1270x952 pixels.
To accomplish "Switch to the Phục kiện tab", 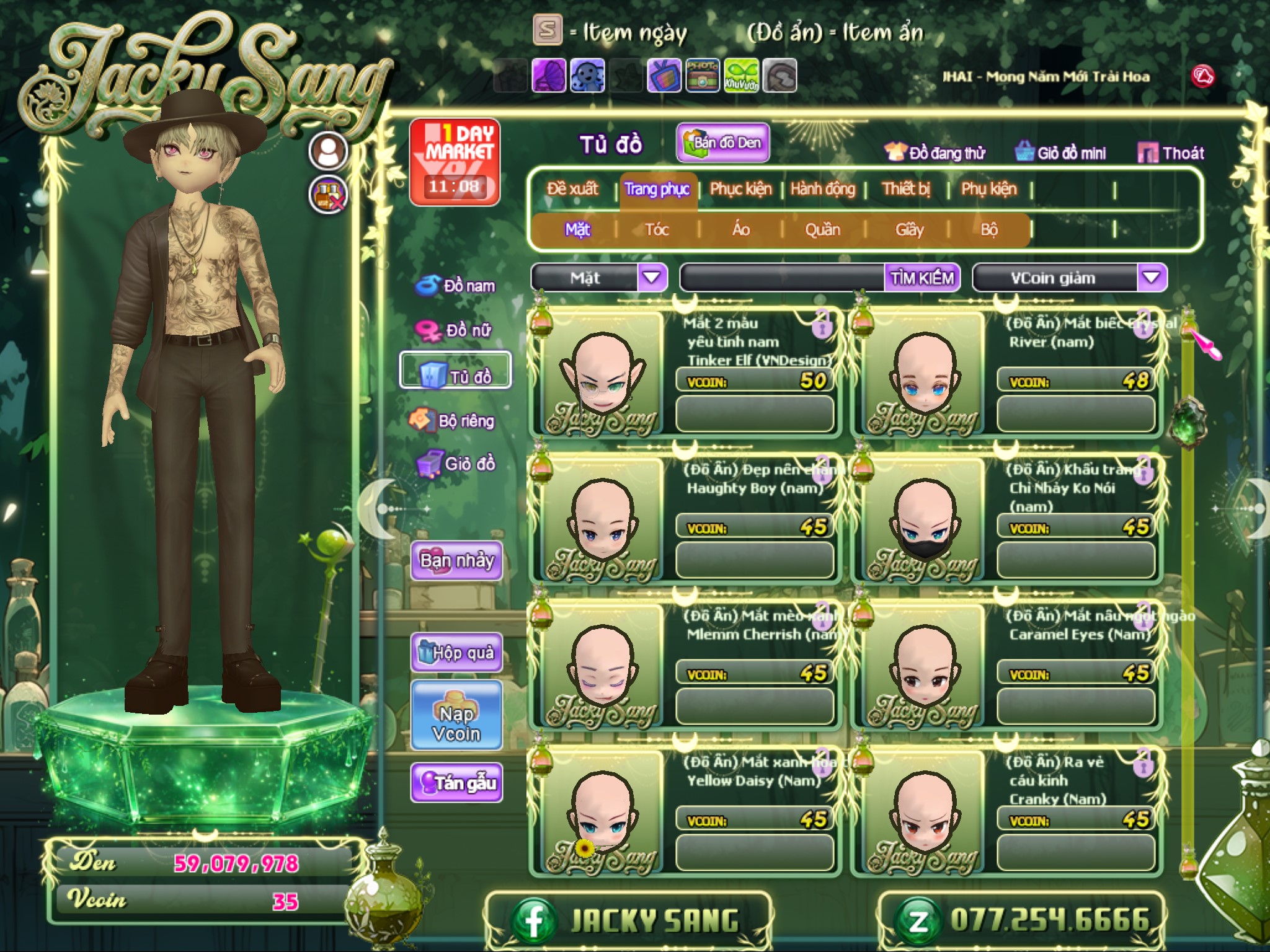I will [740, 188].
